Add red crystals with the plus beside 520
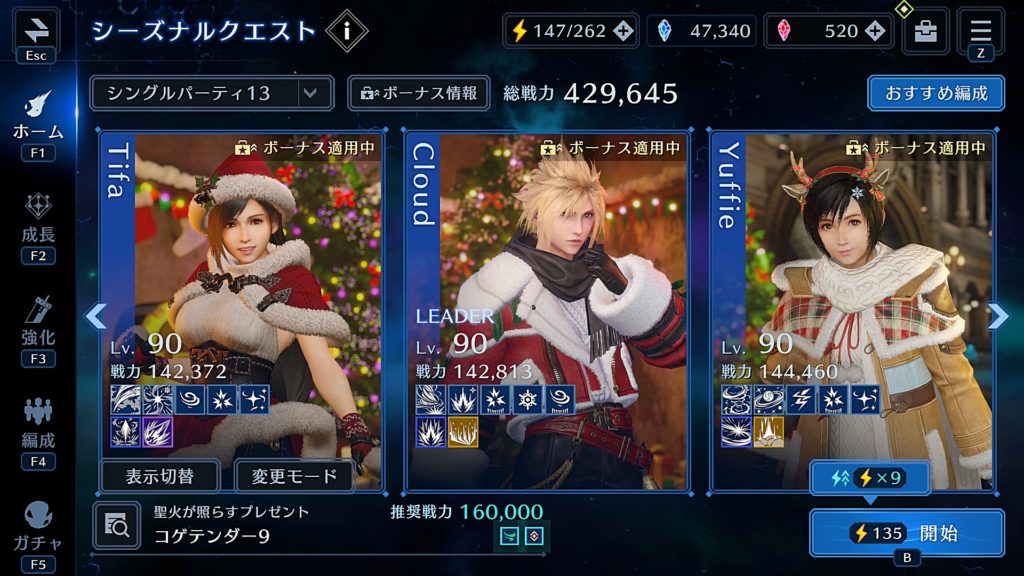The width and height of the screenshot is (1024, 576). click(877, 31)
